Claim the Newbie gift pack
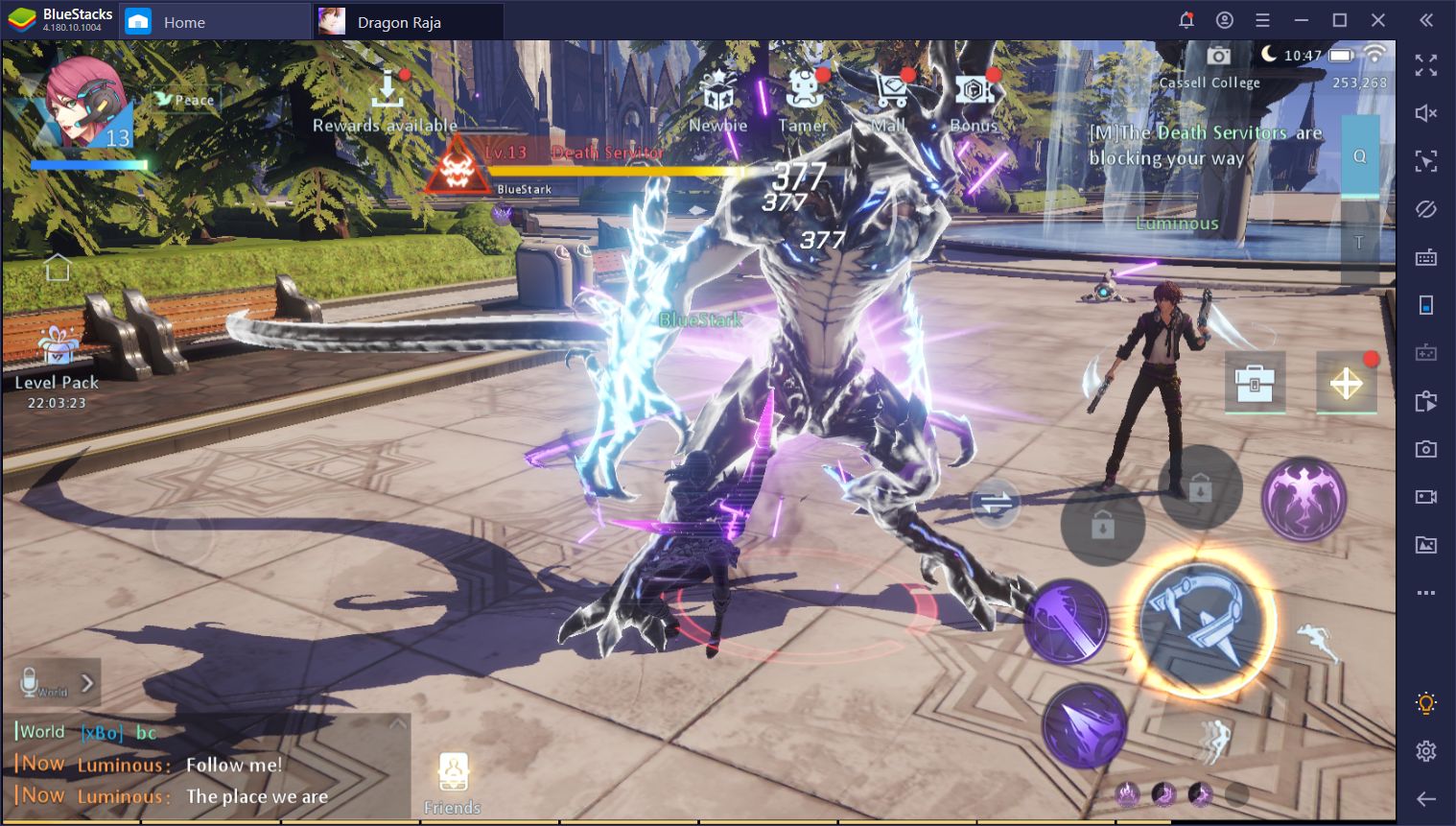Viewport: 1456px width, 826px height. (716, 91)
